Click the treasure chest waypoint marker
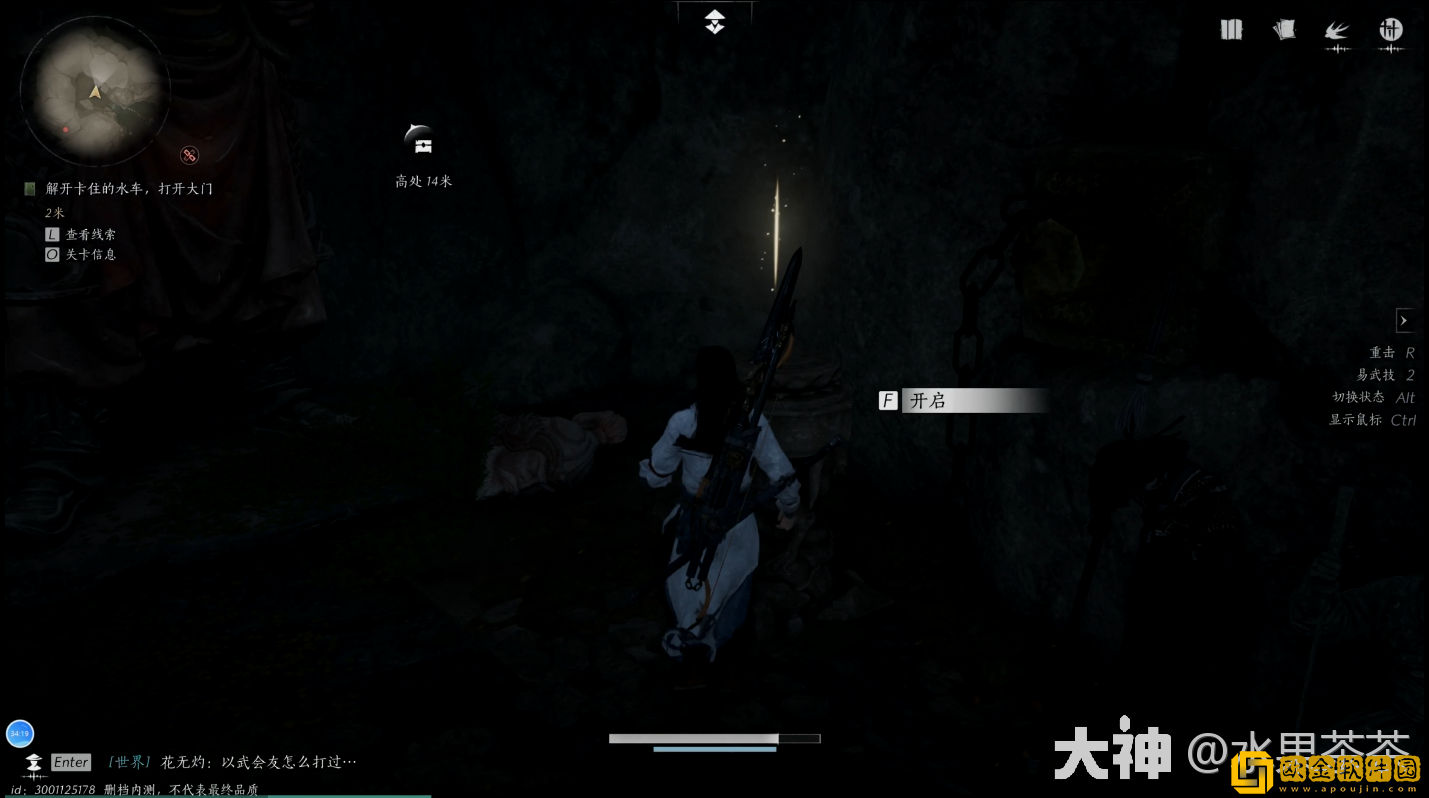This screenshot has width=1429, height=798. click(421, 143)
